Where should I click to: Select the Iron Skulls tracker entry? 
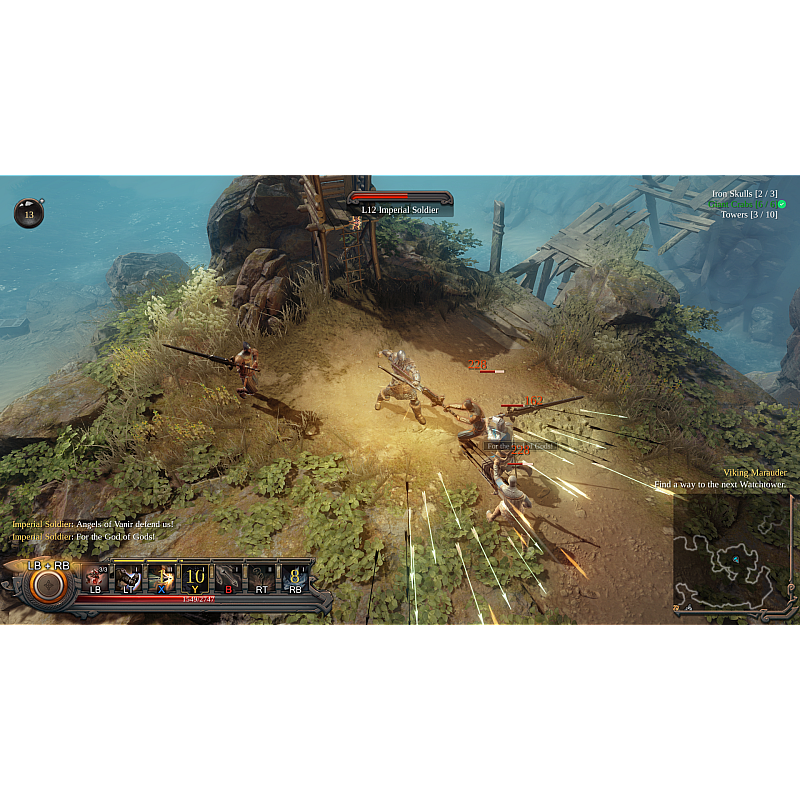[744, 193]
